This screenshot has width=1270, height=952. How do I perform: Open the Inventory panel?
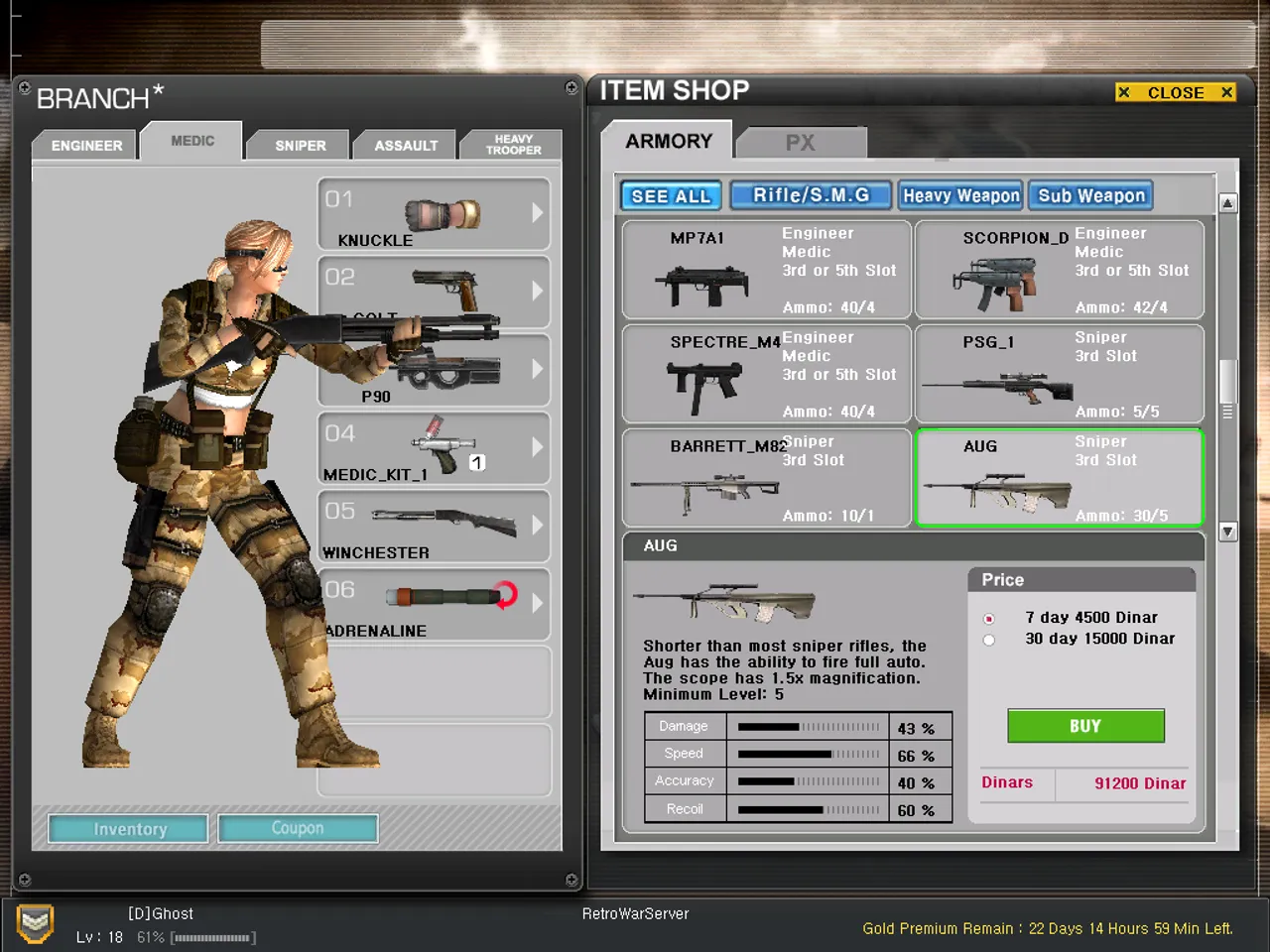pos(129,829)
